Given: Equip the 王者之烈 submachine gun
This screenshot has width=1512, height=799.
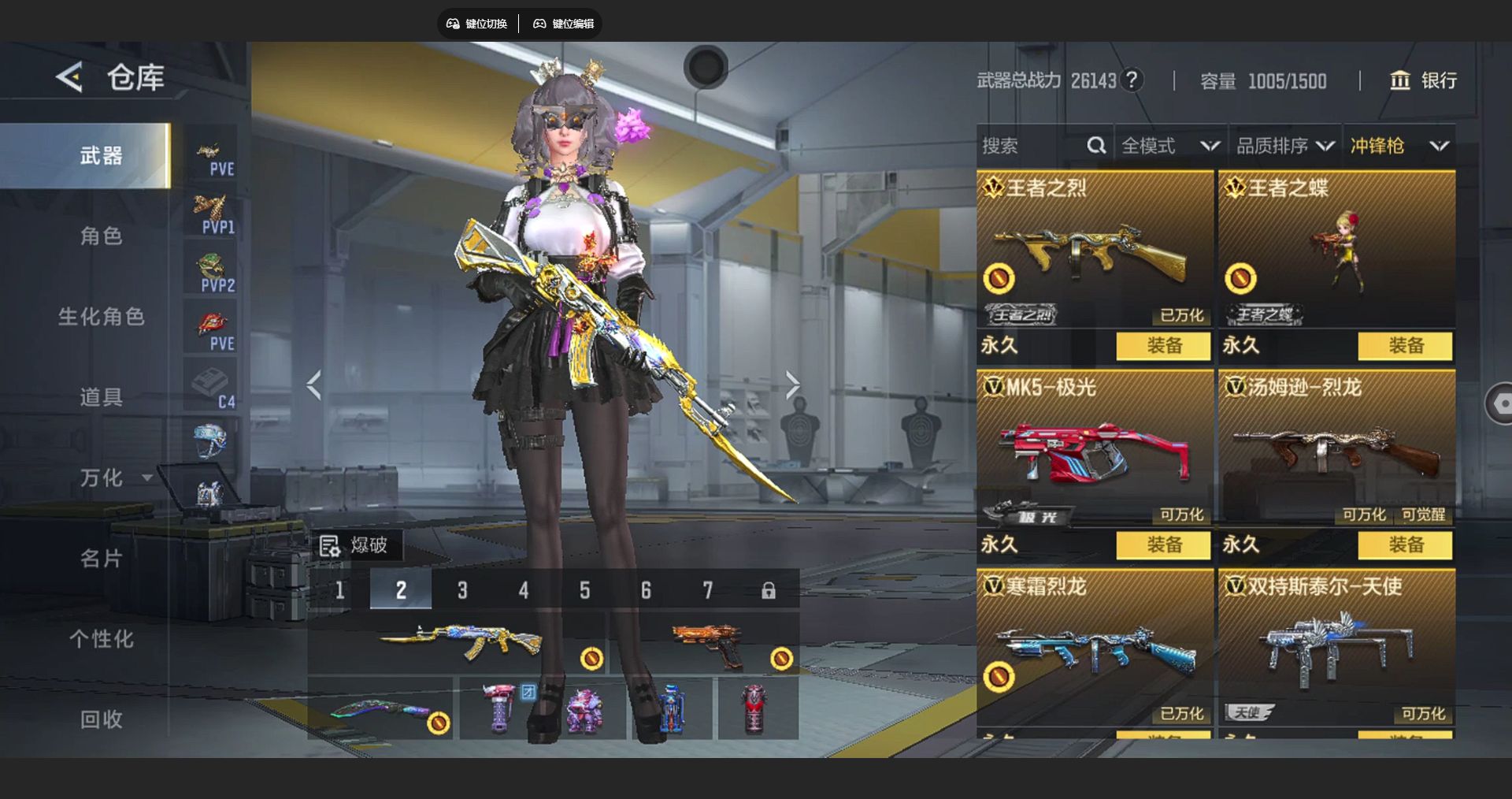Looking at the screenshot, I should pos(1163,345).
